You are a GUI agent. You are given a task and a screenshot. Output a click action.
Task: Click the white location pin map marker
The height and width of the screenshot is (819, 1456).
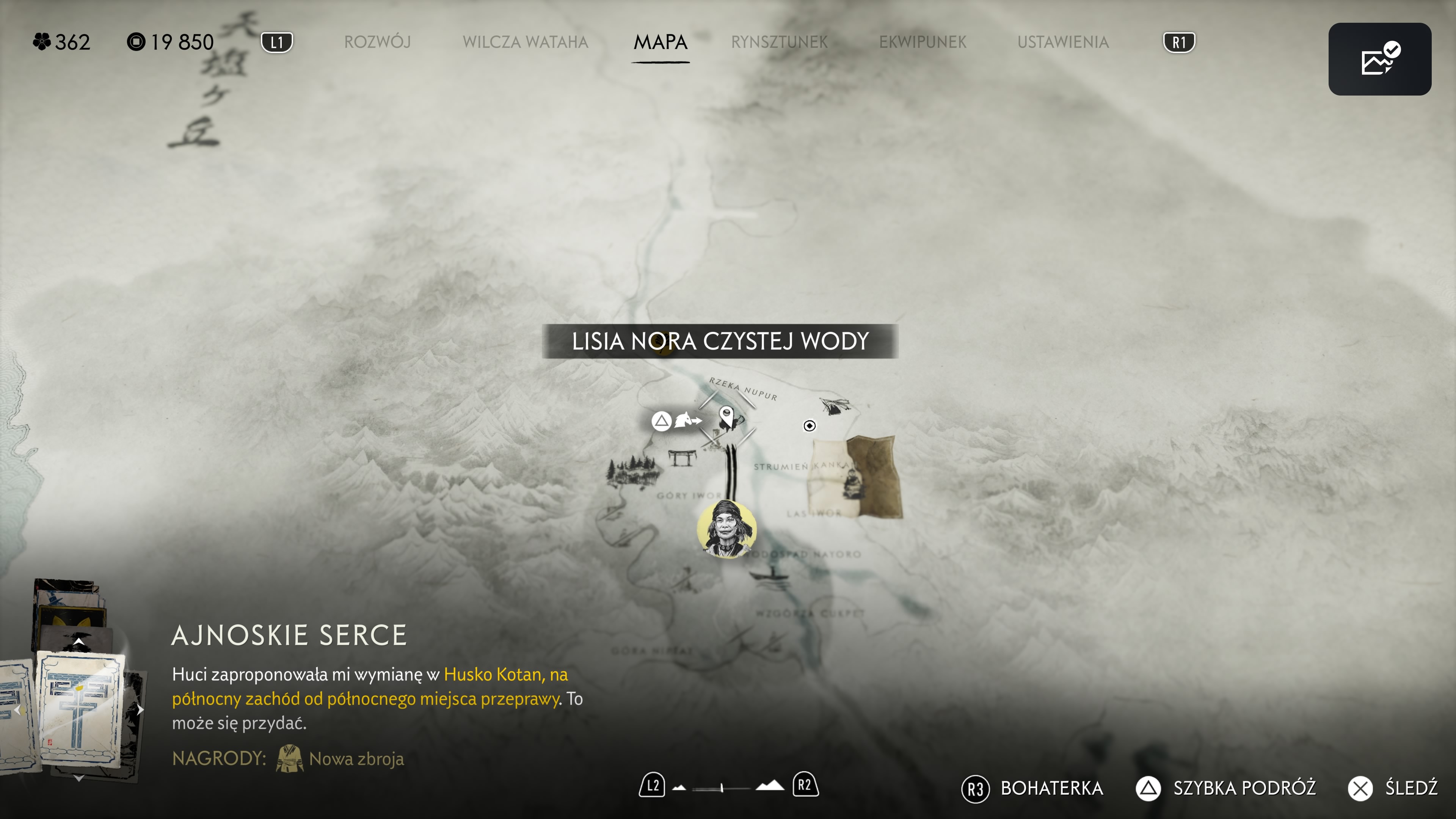(x=726, y=417)
